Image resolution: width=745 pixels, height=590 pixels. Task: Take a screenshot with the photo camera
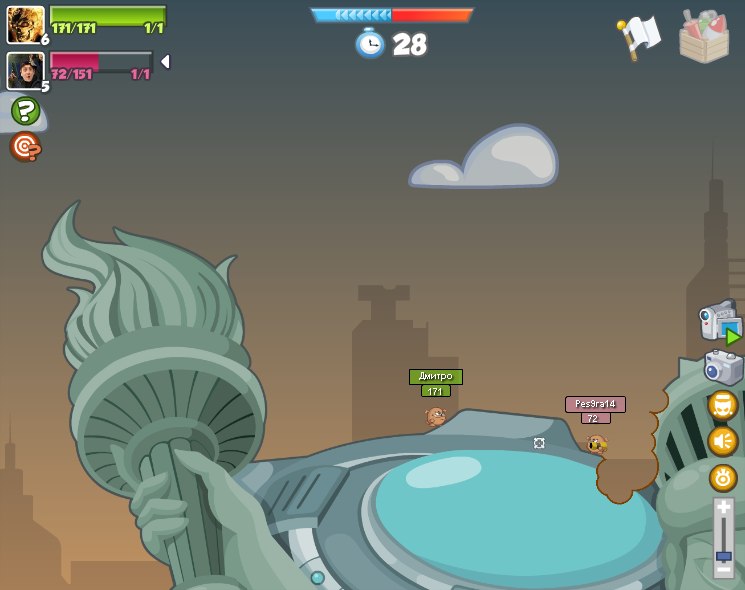coord(723,367)
